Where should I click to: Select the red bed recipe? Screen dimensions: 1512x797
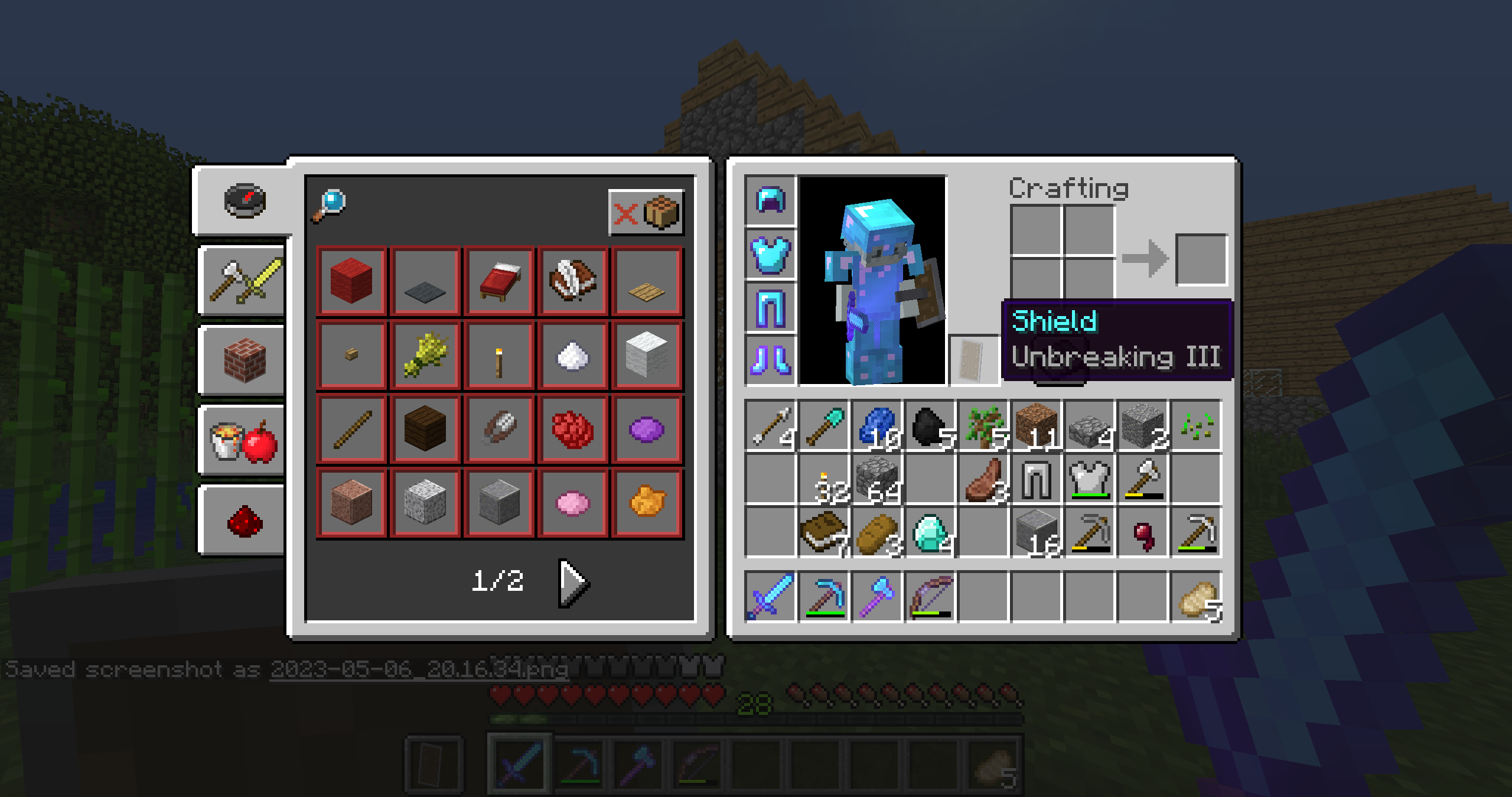point(500,279)
